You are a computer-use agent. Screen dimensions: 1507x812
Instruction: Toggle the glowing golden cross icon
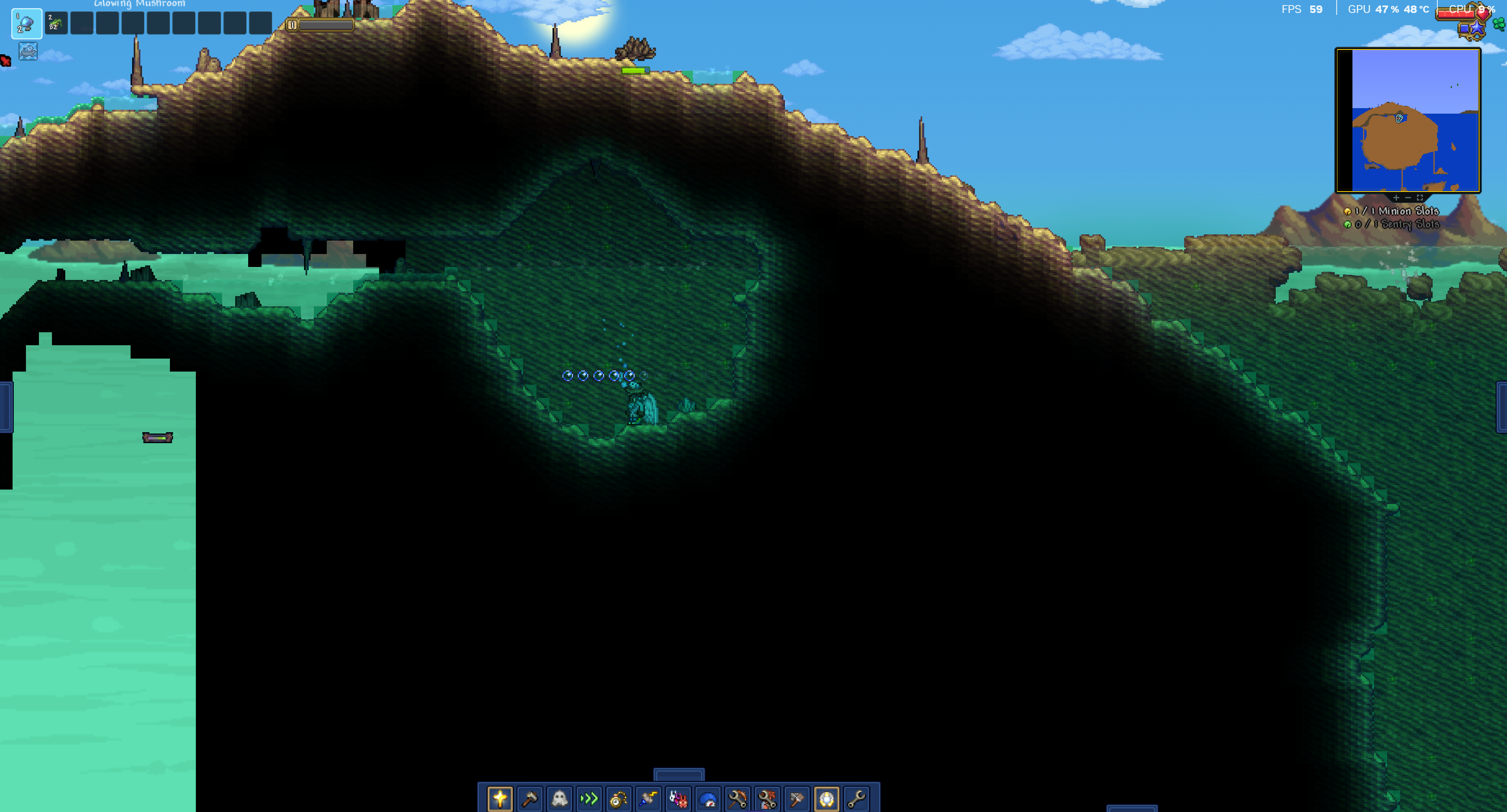[499, 799]
